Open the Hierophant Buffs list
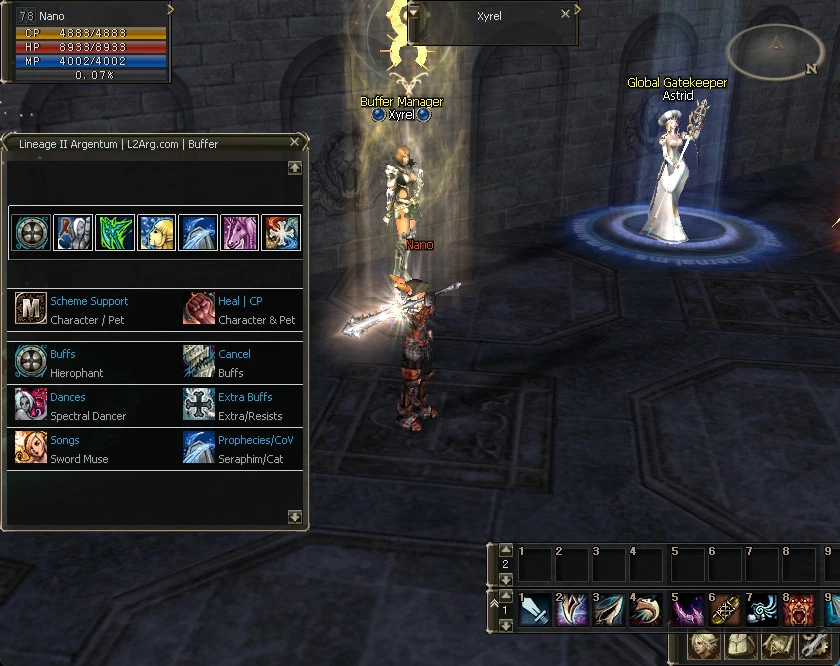Screen dimensions: 840x666 (x=62, y=354)
